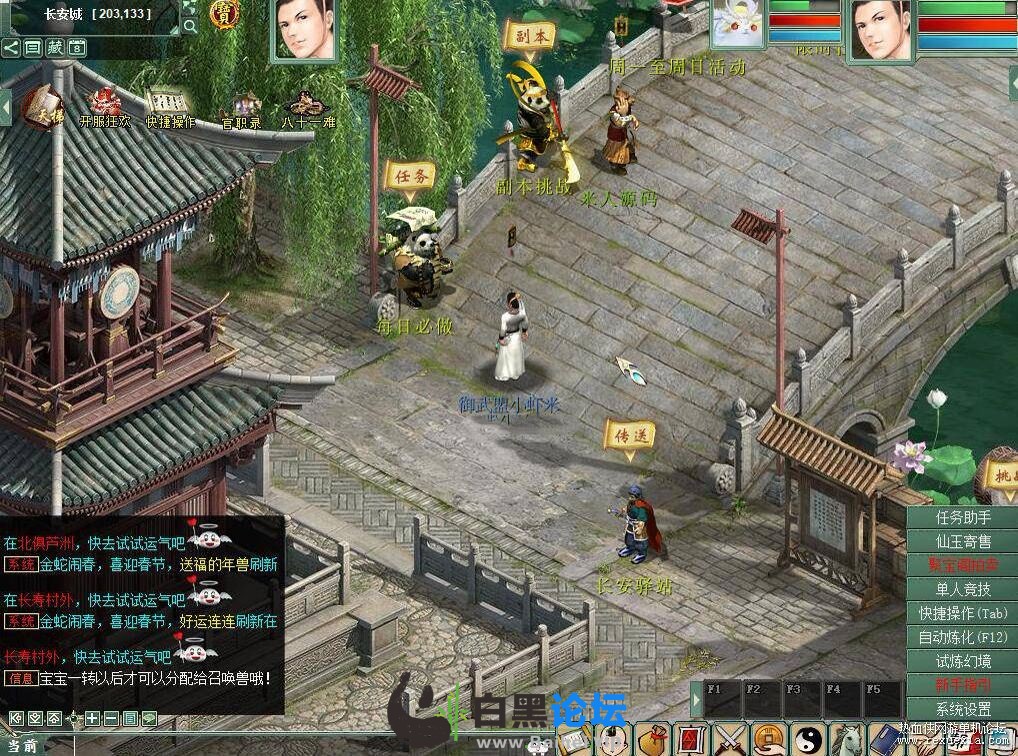This screenshot has height=756, width=1018.
Task: Toggle 自动炼化(F12) auto refine entry
Action: [963, 637]
